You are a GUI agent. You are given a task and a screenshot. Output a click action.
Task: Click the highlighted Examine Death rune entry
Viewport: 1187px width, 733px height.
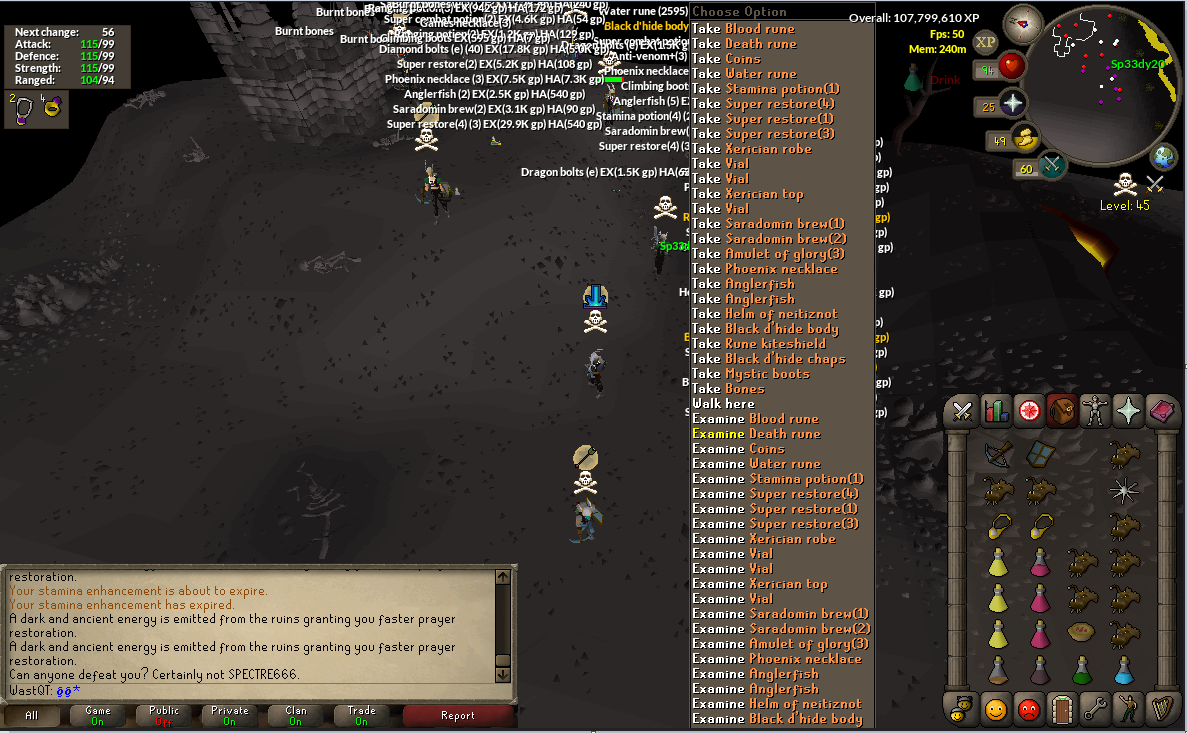756,434
